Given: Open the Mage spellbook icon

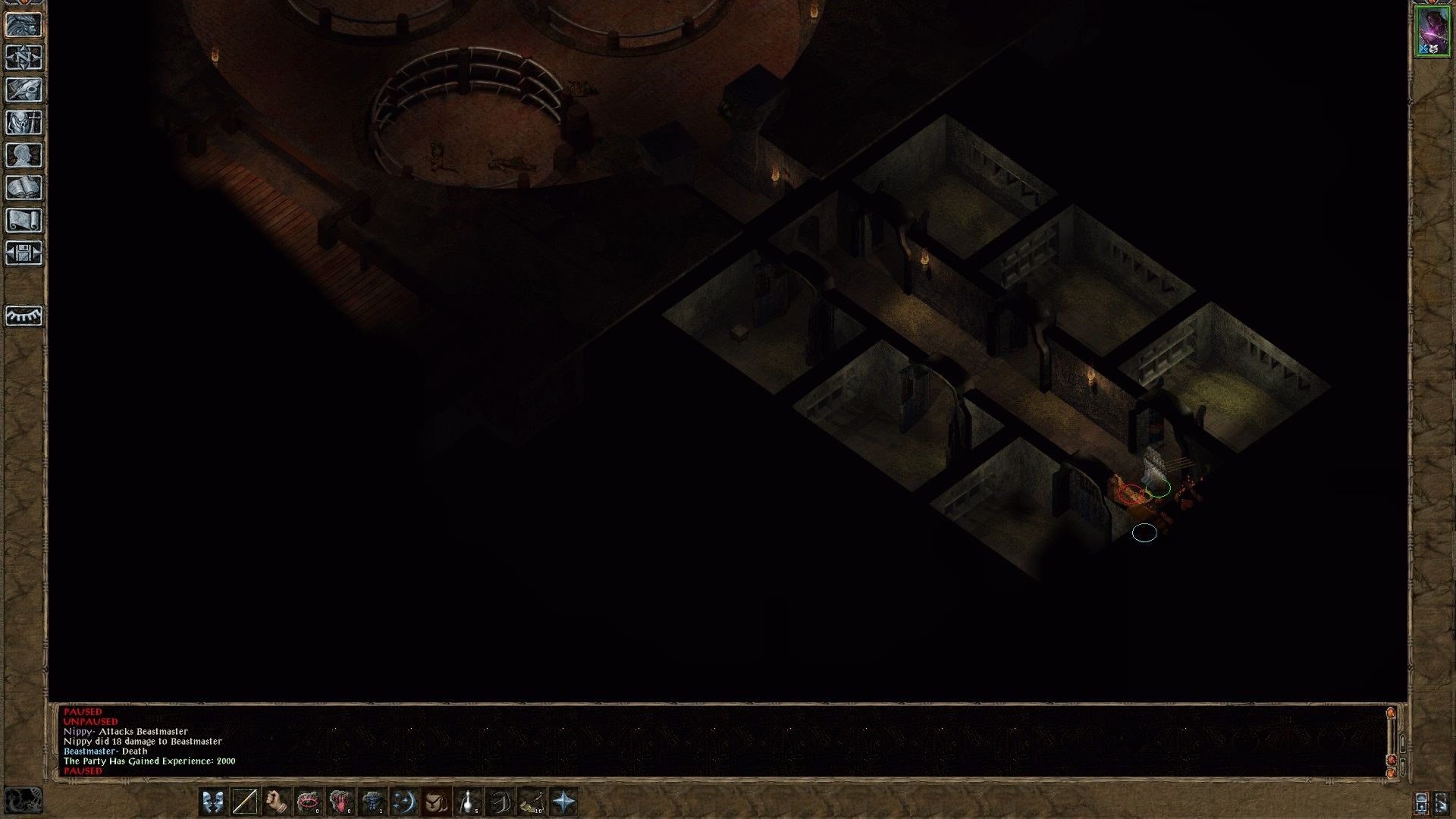Looking at the screenshot, I should [x=23, y=188].
